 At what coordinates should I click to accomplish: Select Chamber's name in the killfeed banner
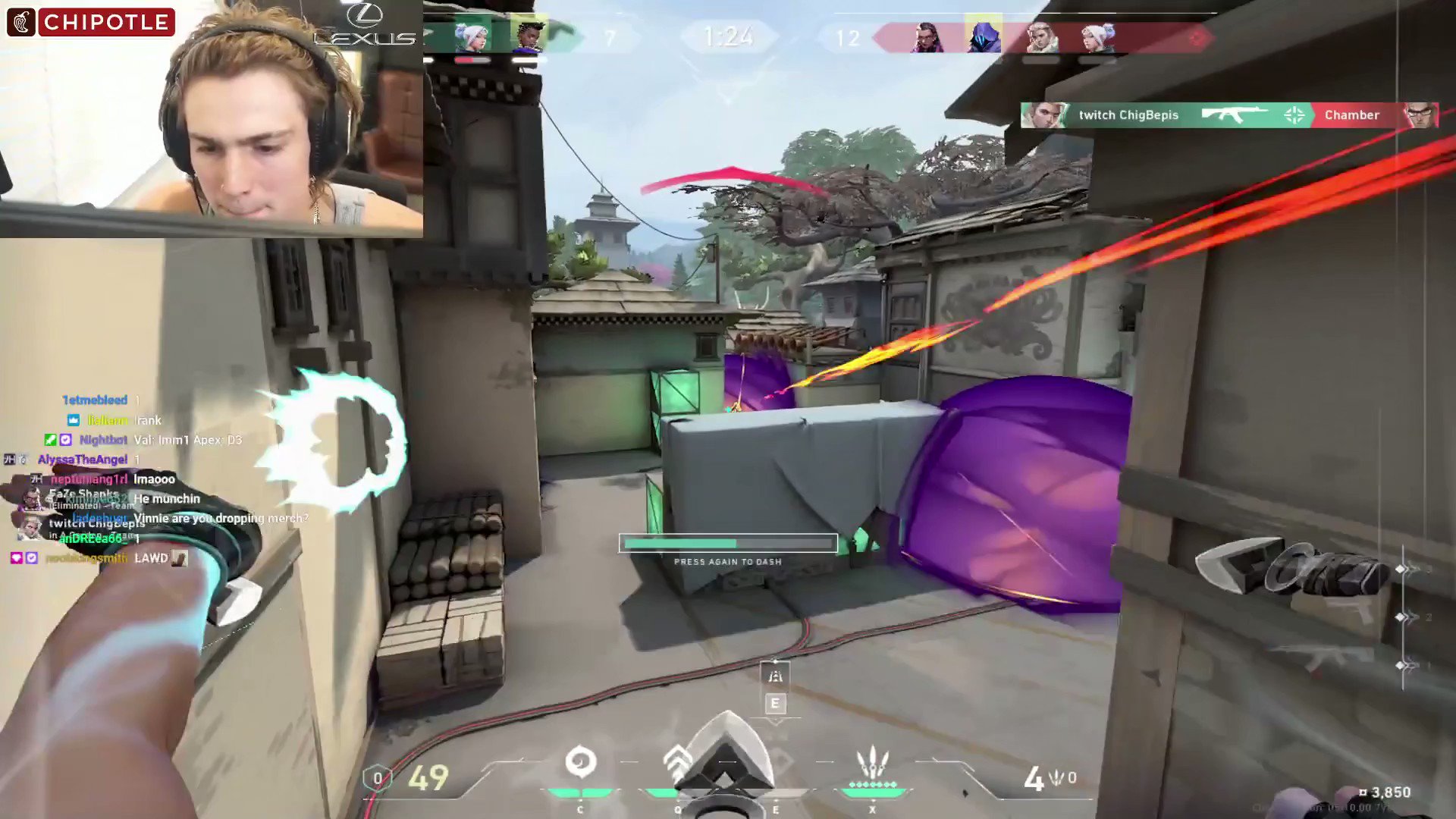click(1351, 115)
